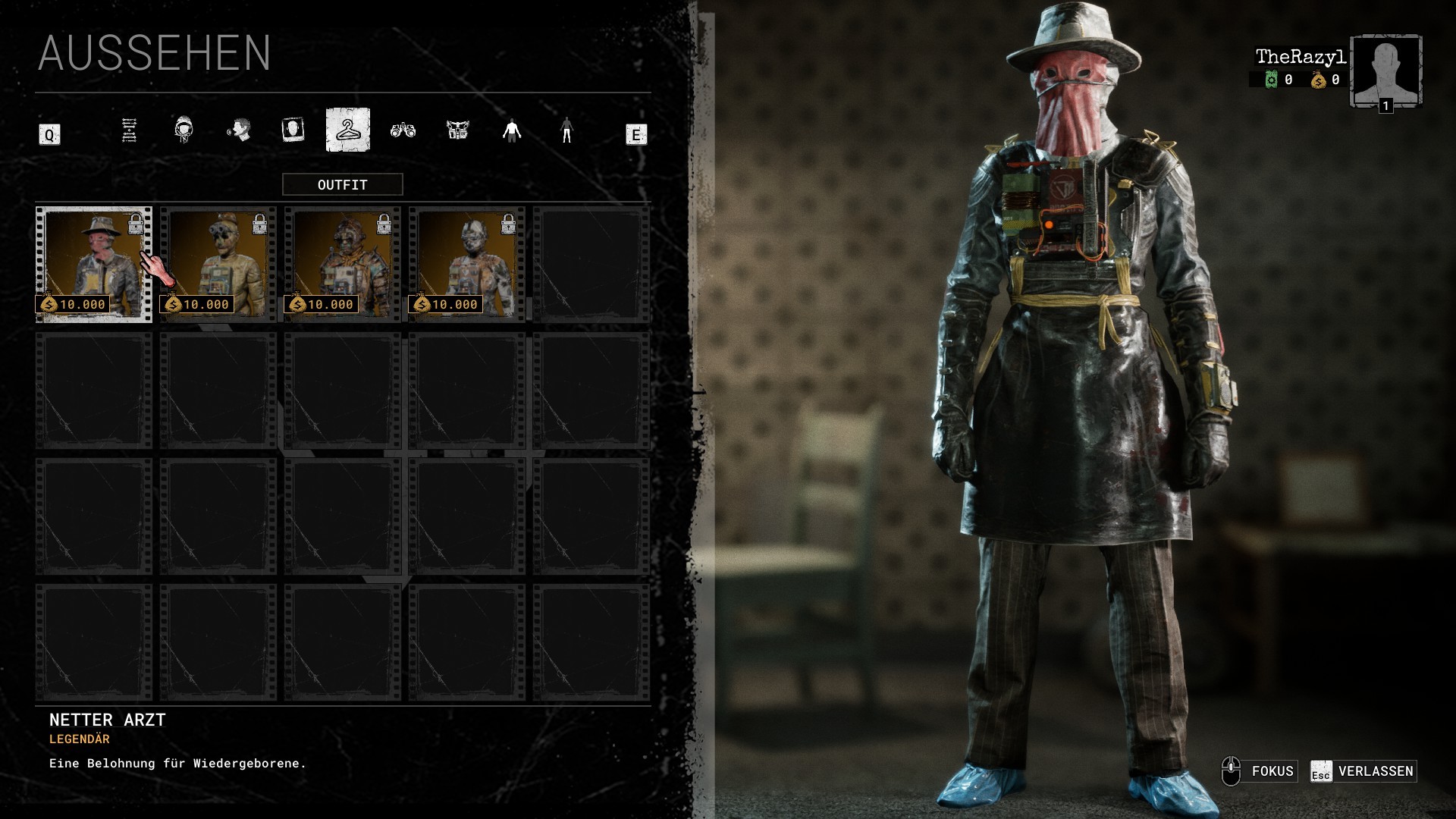The image size is (1456, 819).
Task: Open the equipment rig tab
Action: pos(457,130)
